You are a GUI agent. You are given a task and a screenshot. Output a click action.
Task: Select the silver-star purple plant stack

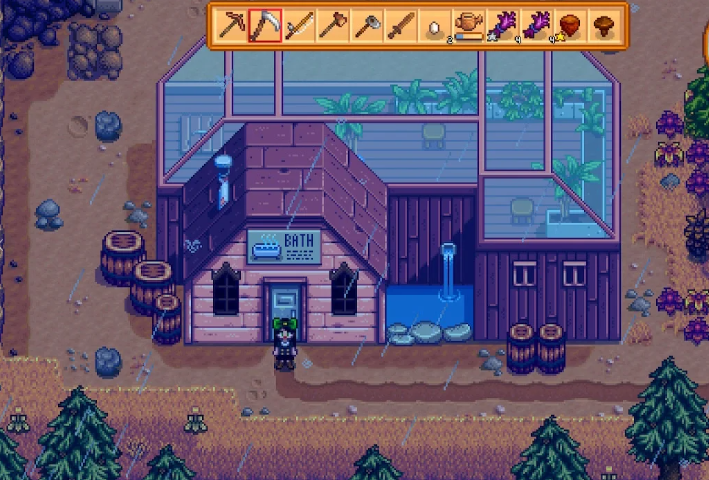click(502, 25)
